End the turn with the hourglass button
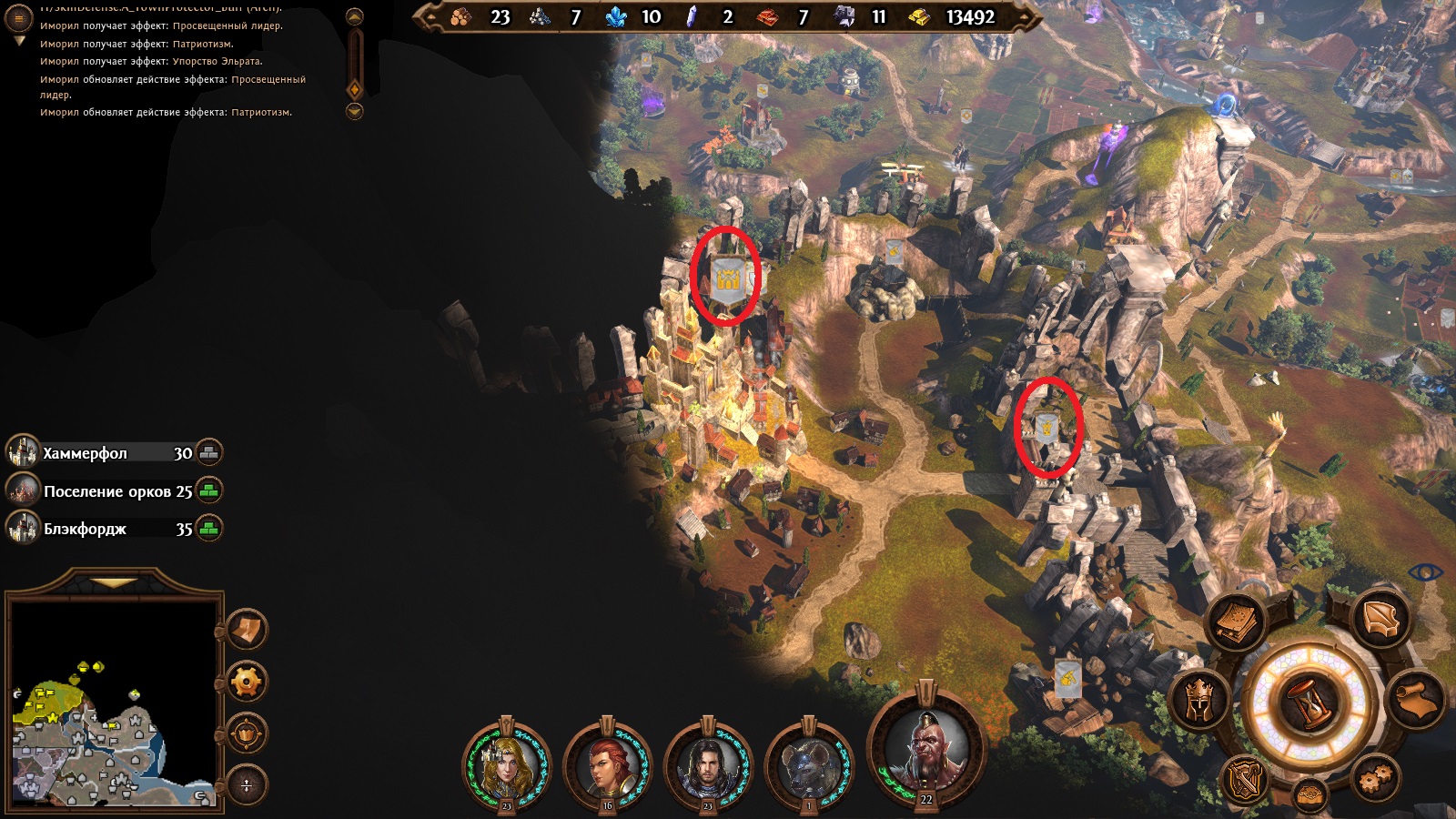Viewport: 1456px width, 819px height. 1309,702
